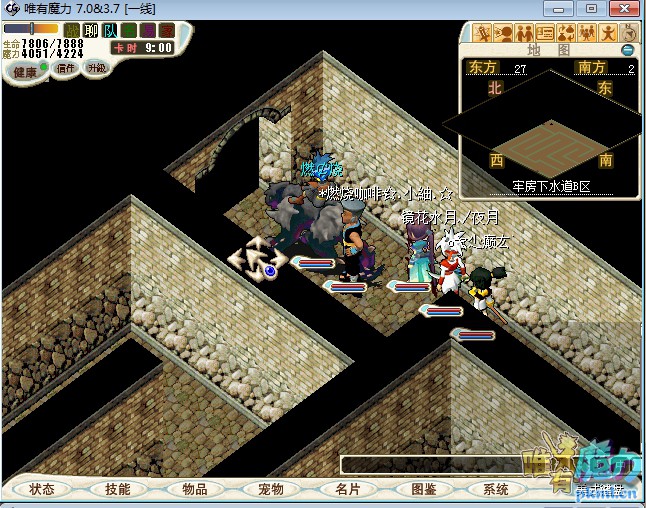Open the 名片 name card menu
This screenshot has width=646, height=508.
(x=347, y=489)
